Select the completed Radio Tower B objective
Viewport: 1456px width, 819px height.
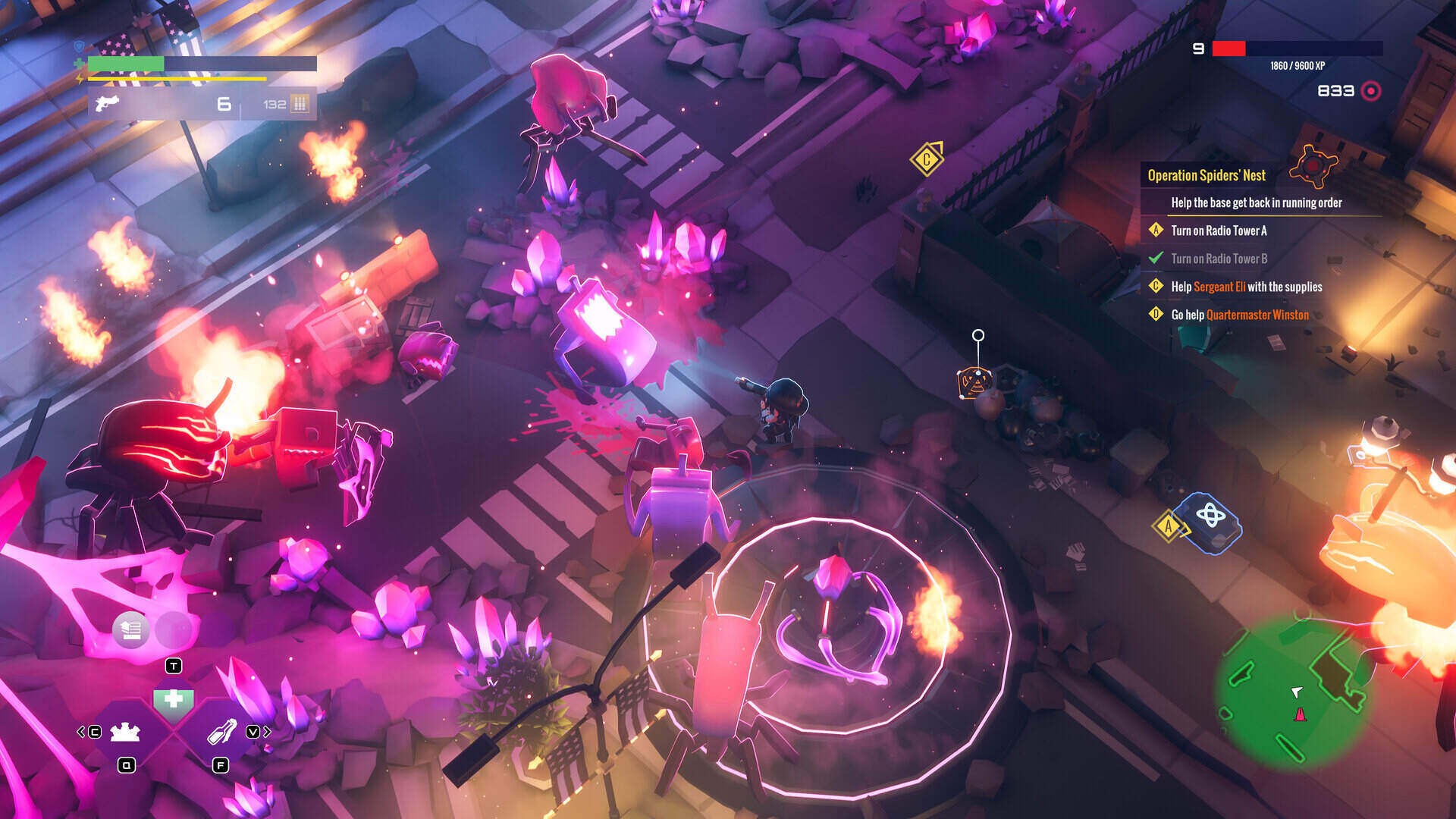pos(1219,259)
